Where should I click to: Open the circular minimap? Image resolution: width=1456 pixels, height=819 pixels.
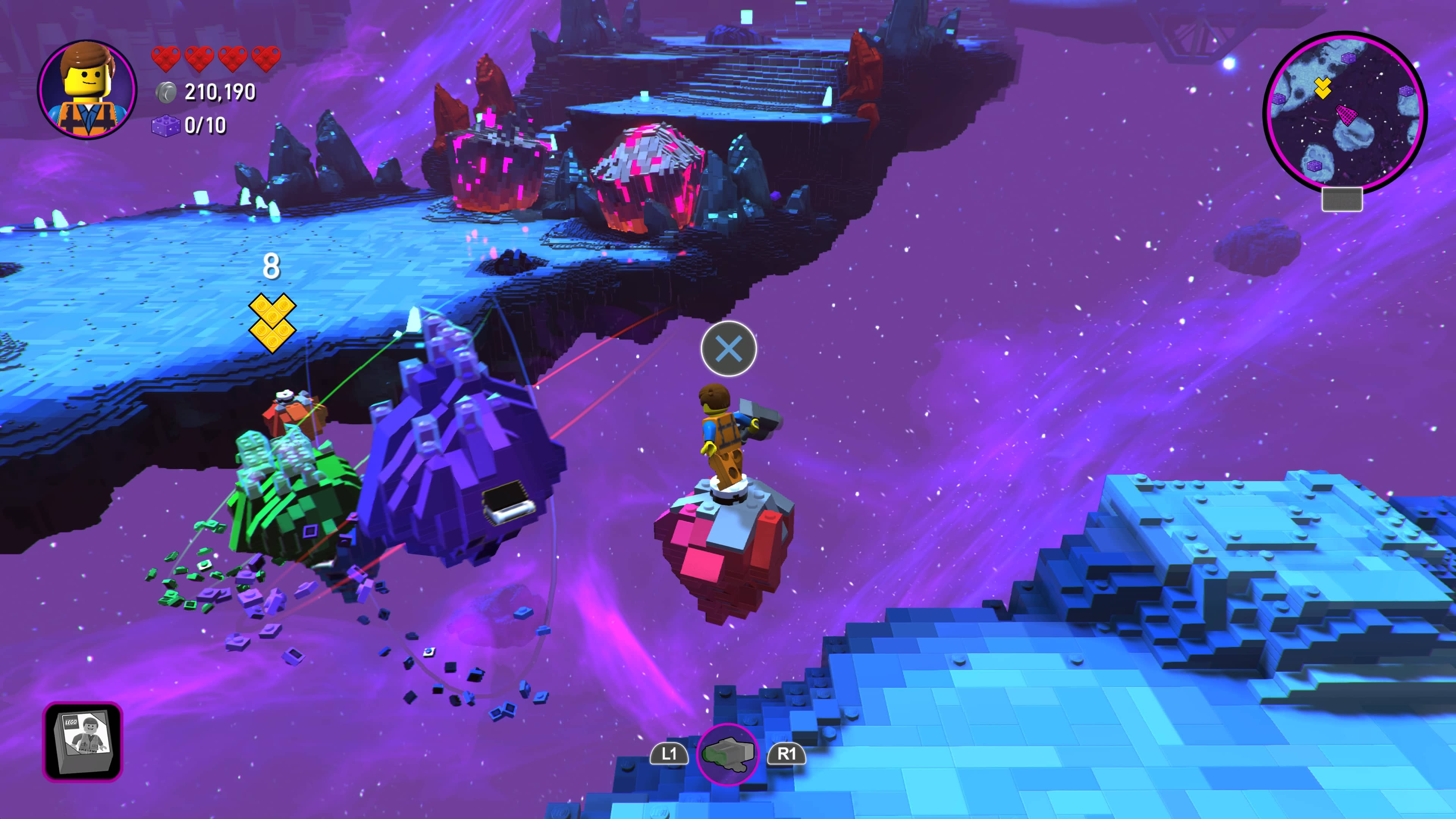point(1345,112)
